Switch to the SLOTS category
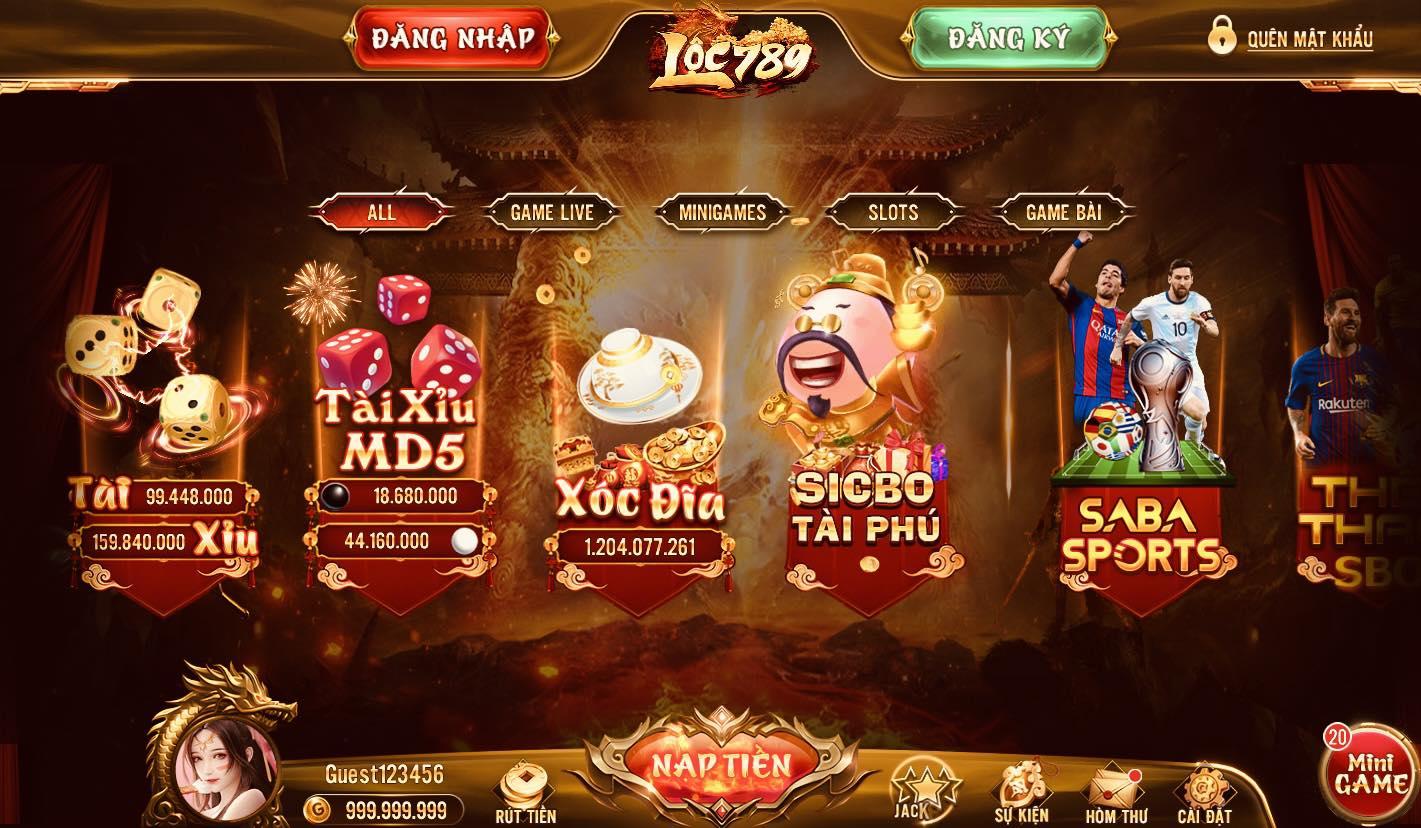The width and height of the screenshot is (1421, 828). tap(891, 213)
